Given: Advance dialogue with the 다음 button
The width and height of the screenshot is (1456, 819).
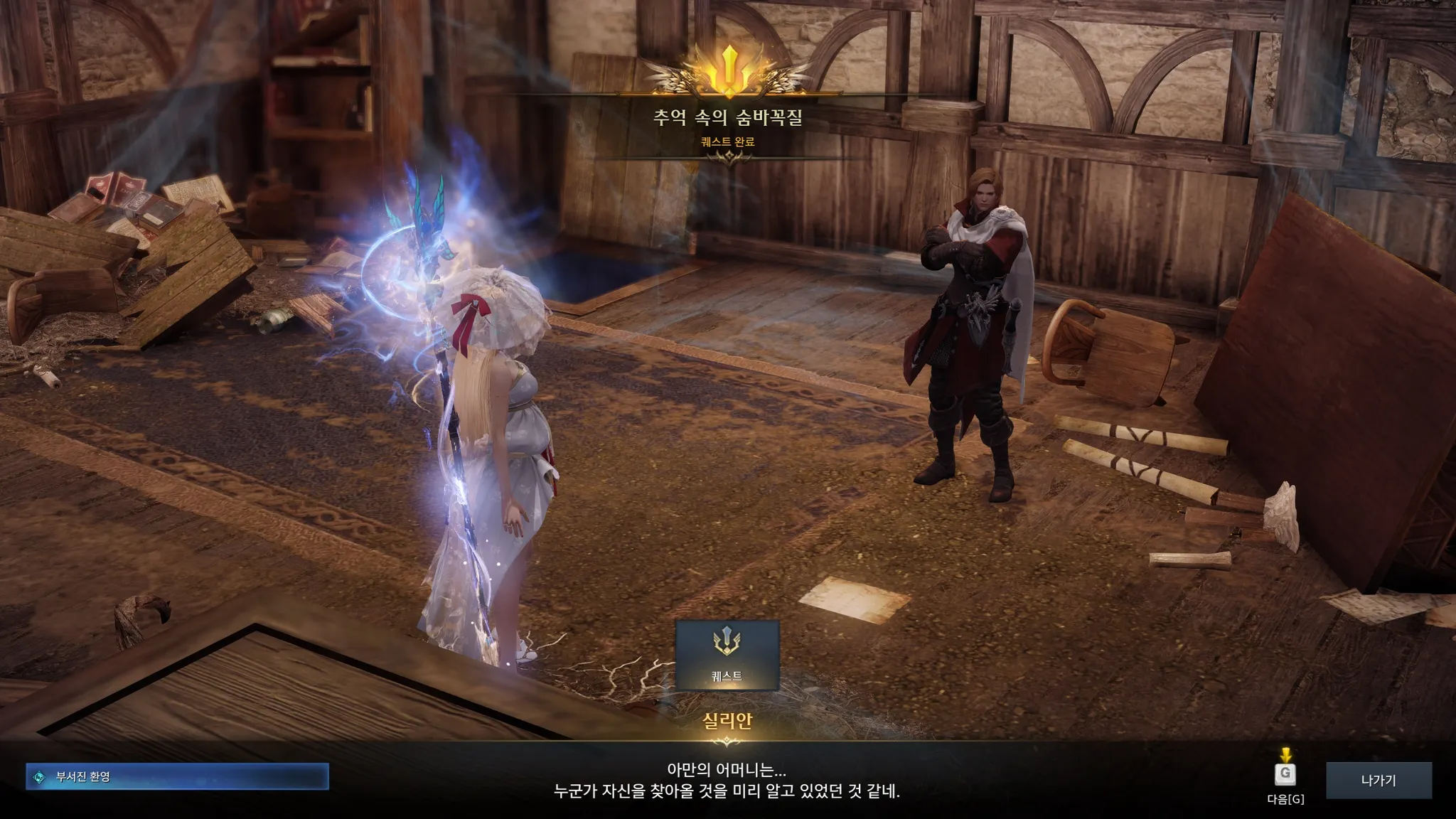Looking at the screenshot, I should point(1285,774).
